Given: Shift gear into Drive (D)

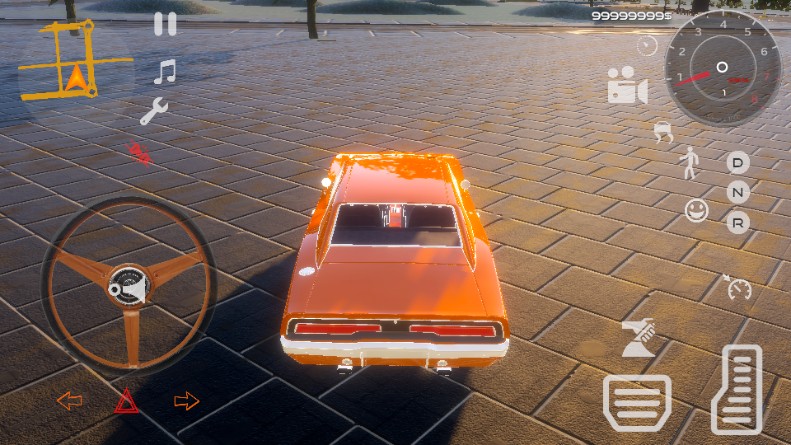Looking at the screenshot, I should click(738, 162).
